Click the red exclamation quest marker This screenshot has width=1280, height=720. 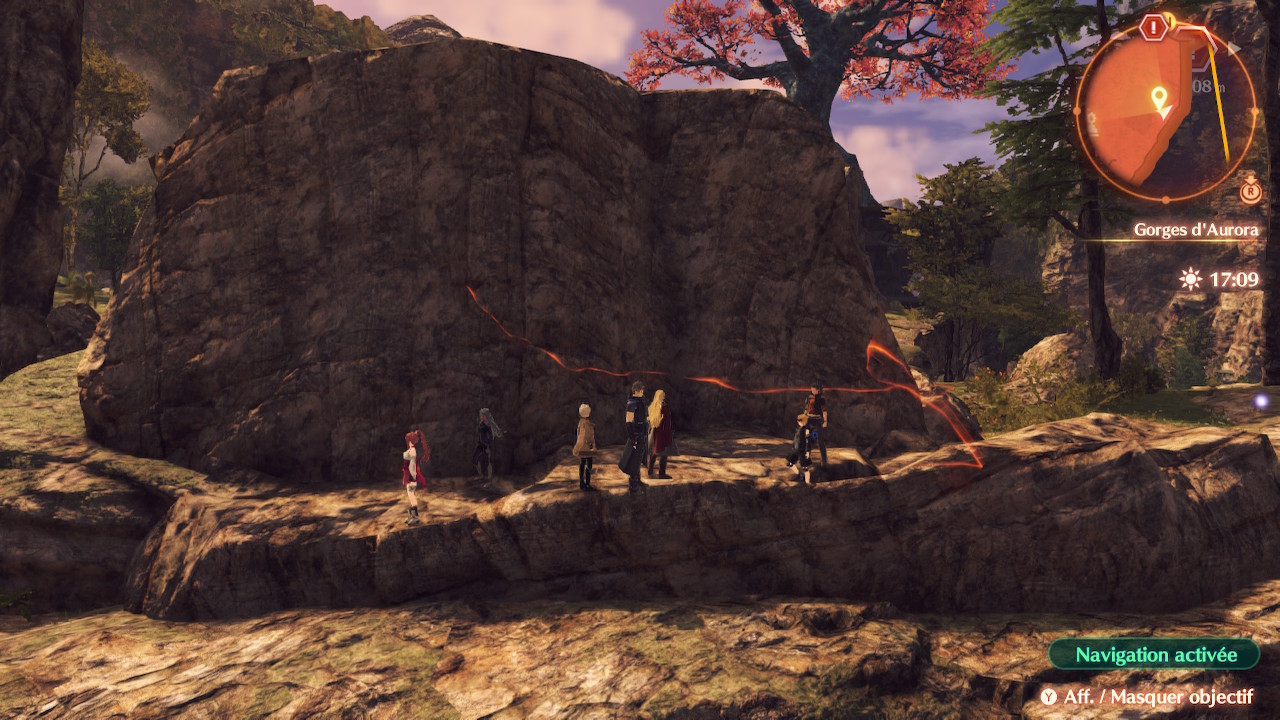[x=1155, y=27]
